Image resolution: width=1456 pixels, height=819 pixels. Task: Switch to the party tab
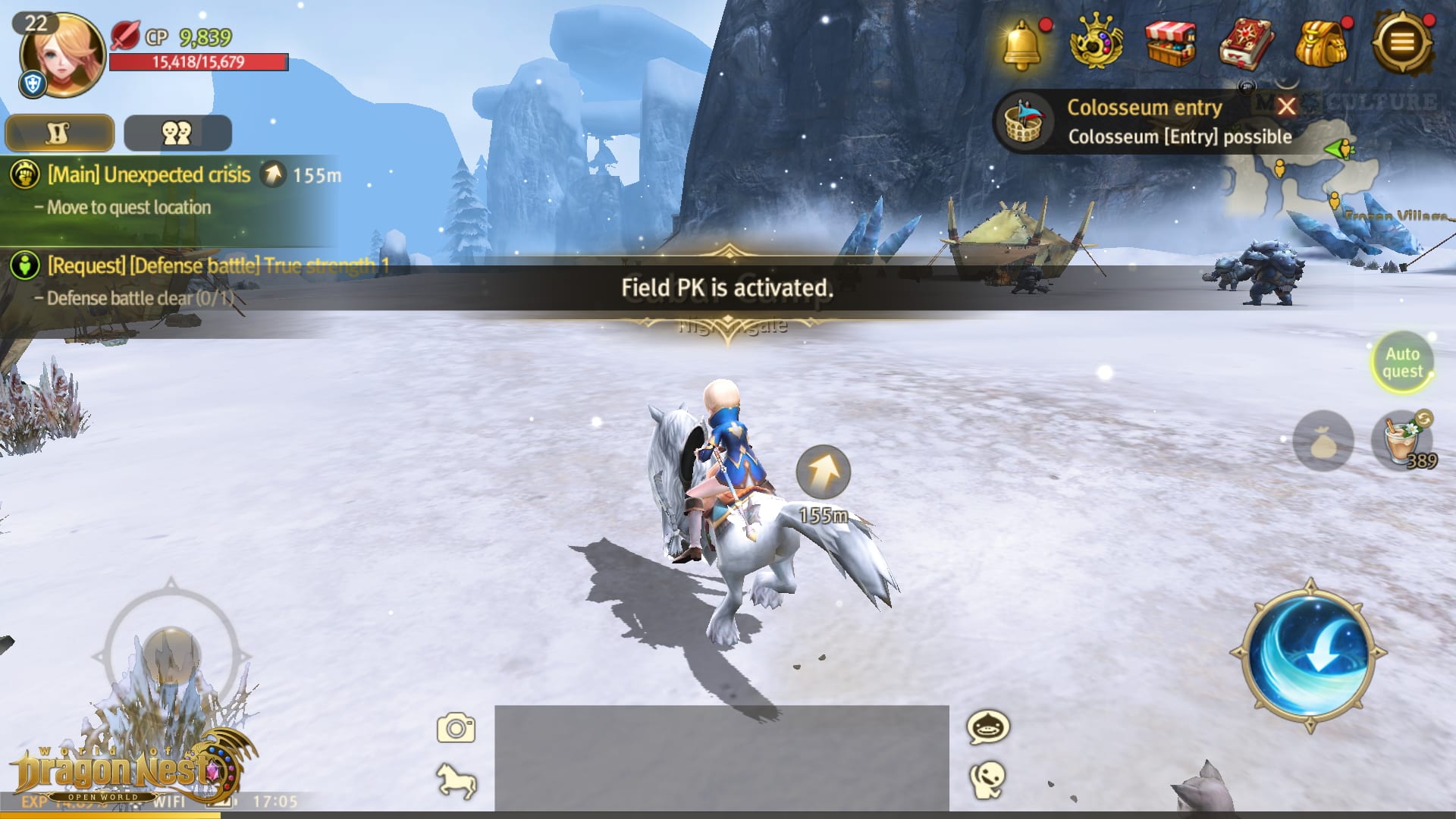177,133
